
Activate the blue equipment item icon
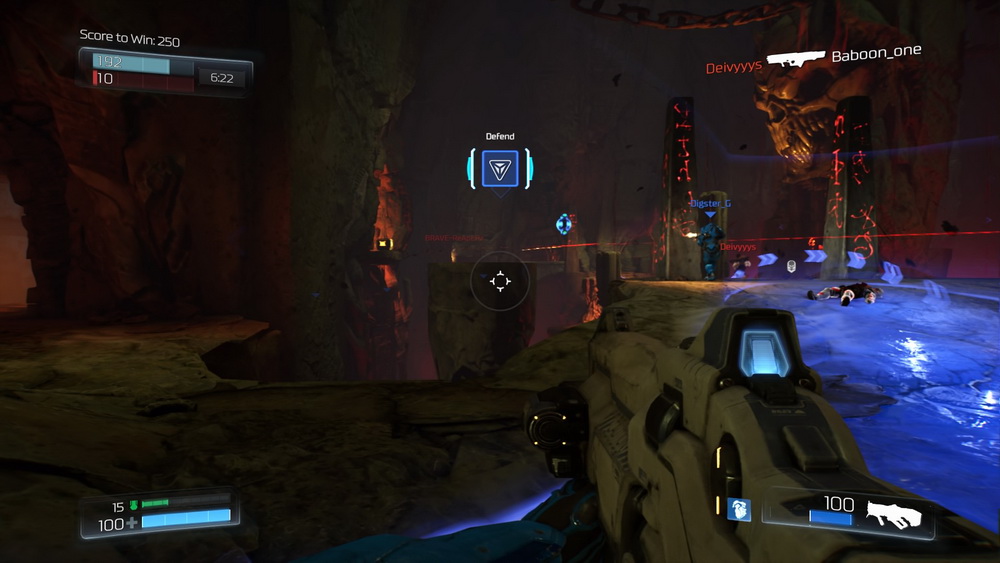[739, 510]
